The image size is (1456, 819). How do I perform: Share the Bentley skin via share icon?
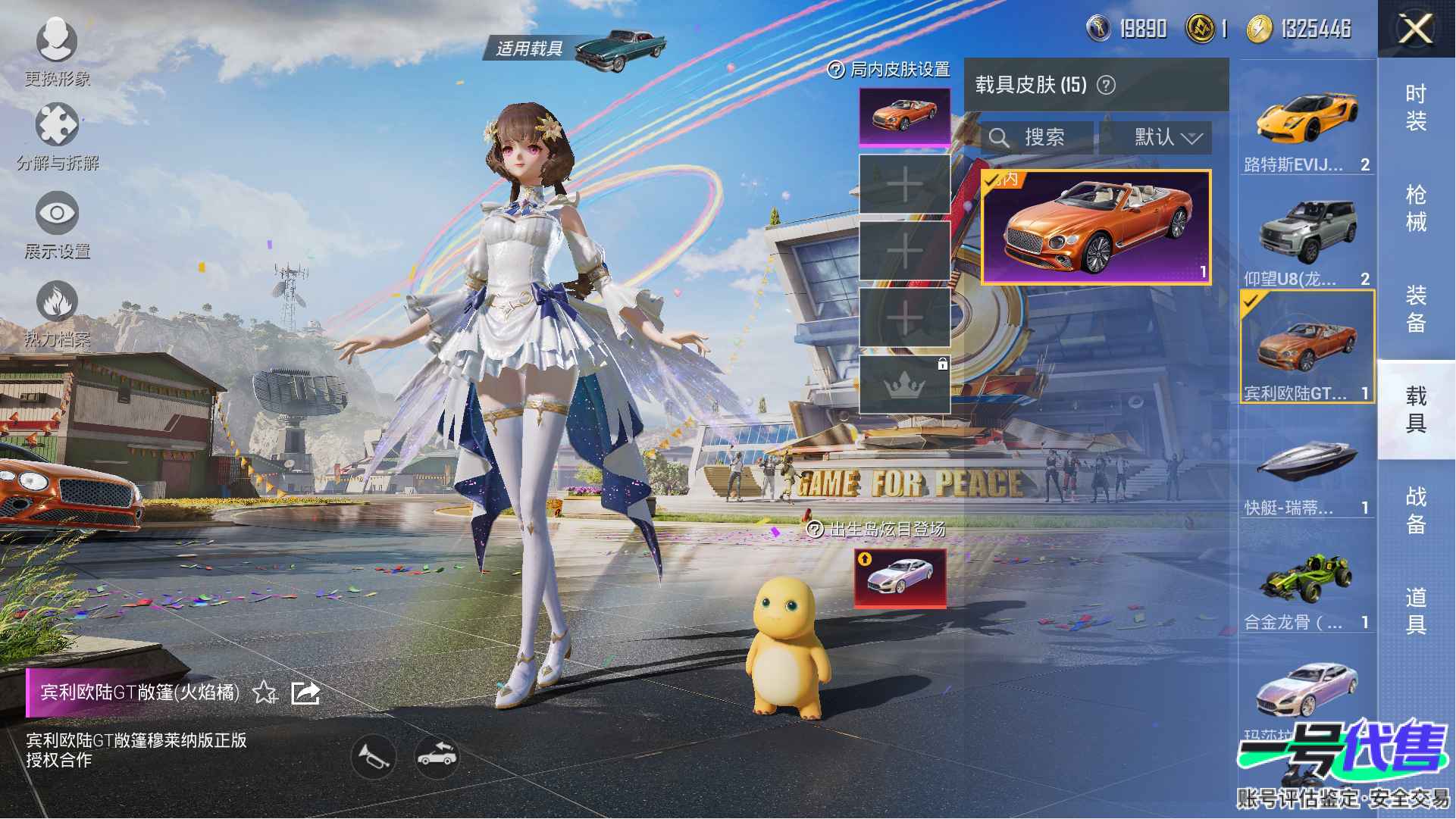305,692
